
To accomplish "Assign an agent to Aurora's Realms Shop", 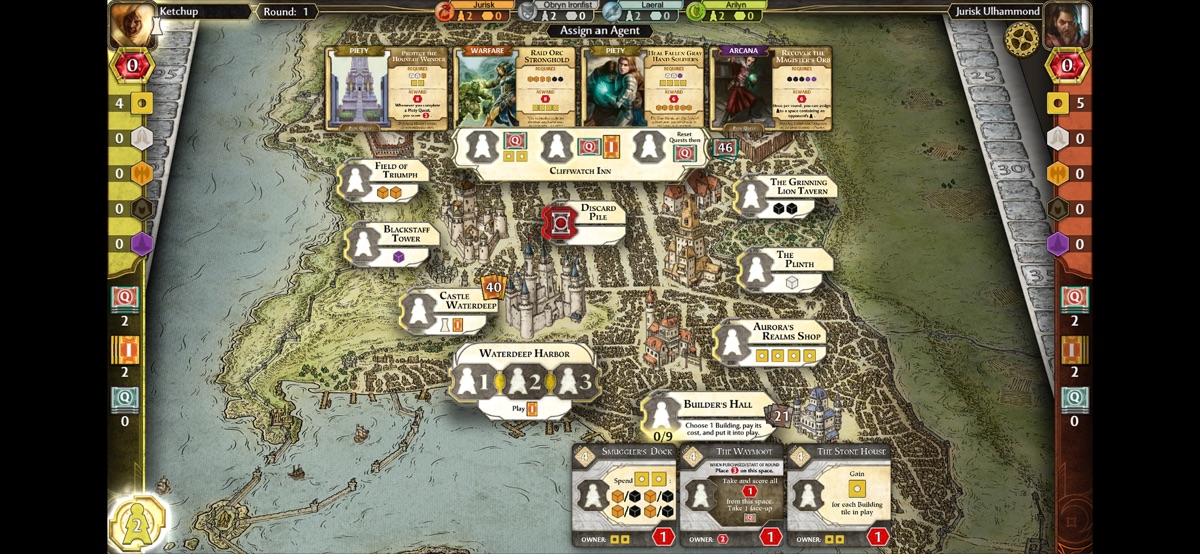I will click(733, 343).
